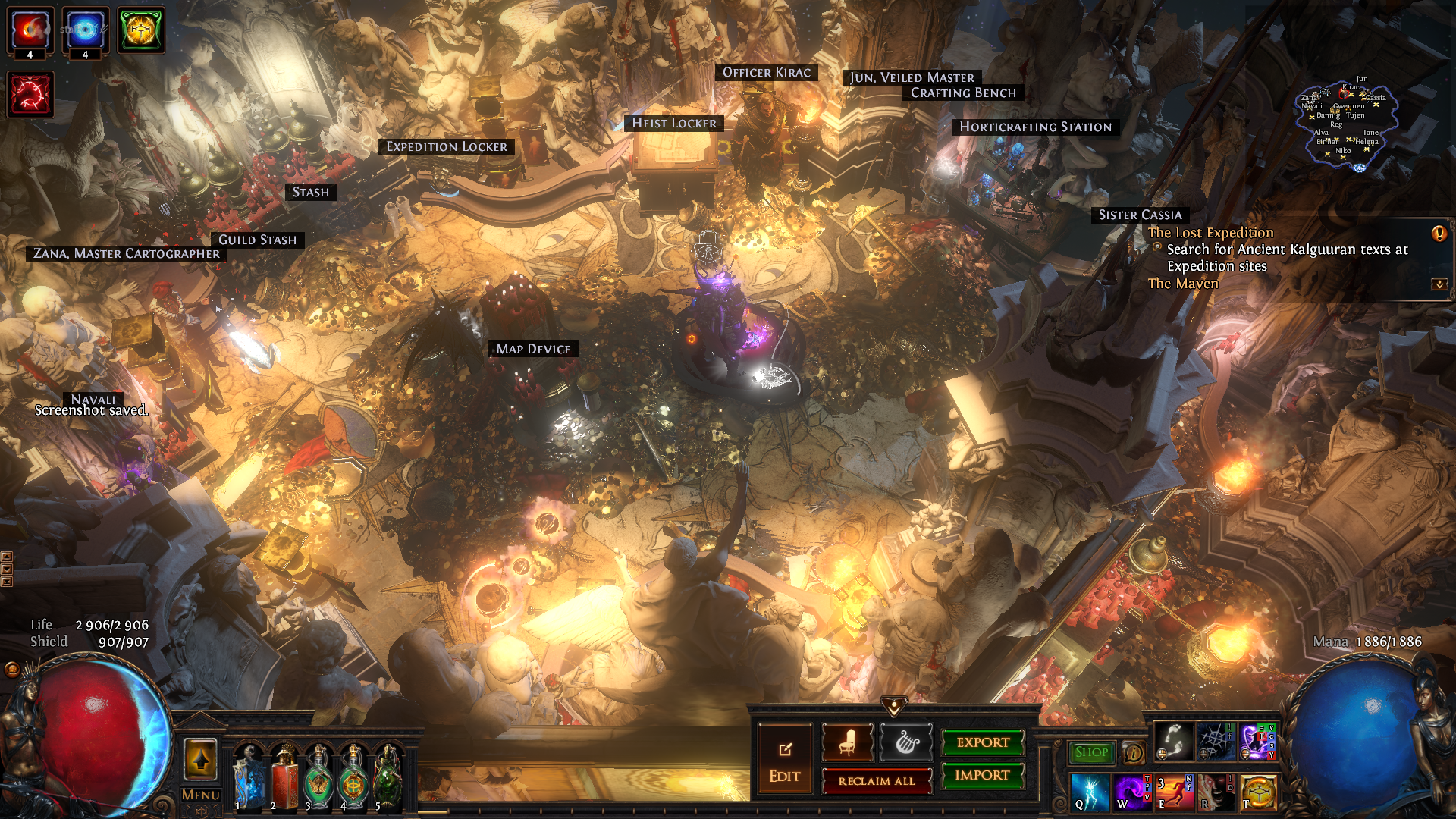1456x819 pixels.
Task: Click the Import hideout button
Action: tap(982, 775)
